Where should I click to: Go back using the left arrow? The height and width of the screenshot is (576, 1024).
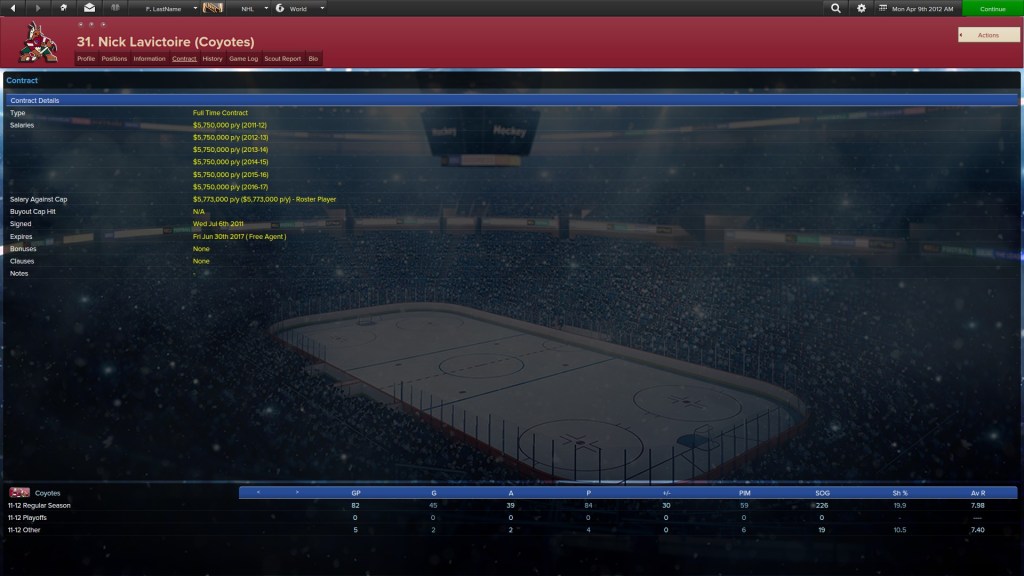pos(11,8)
